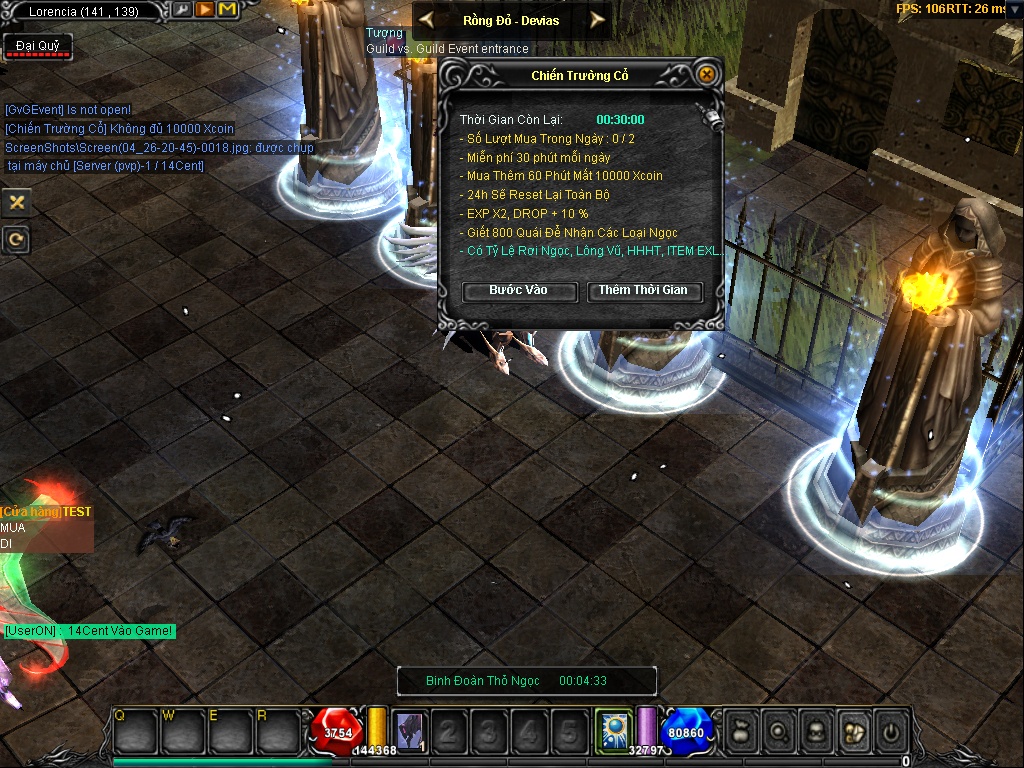Click the orange play arrow button
The height and width of the screenshot is (768, 1024).
[x=204, y=10]
